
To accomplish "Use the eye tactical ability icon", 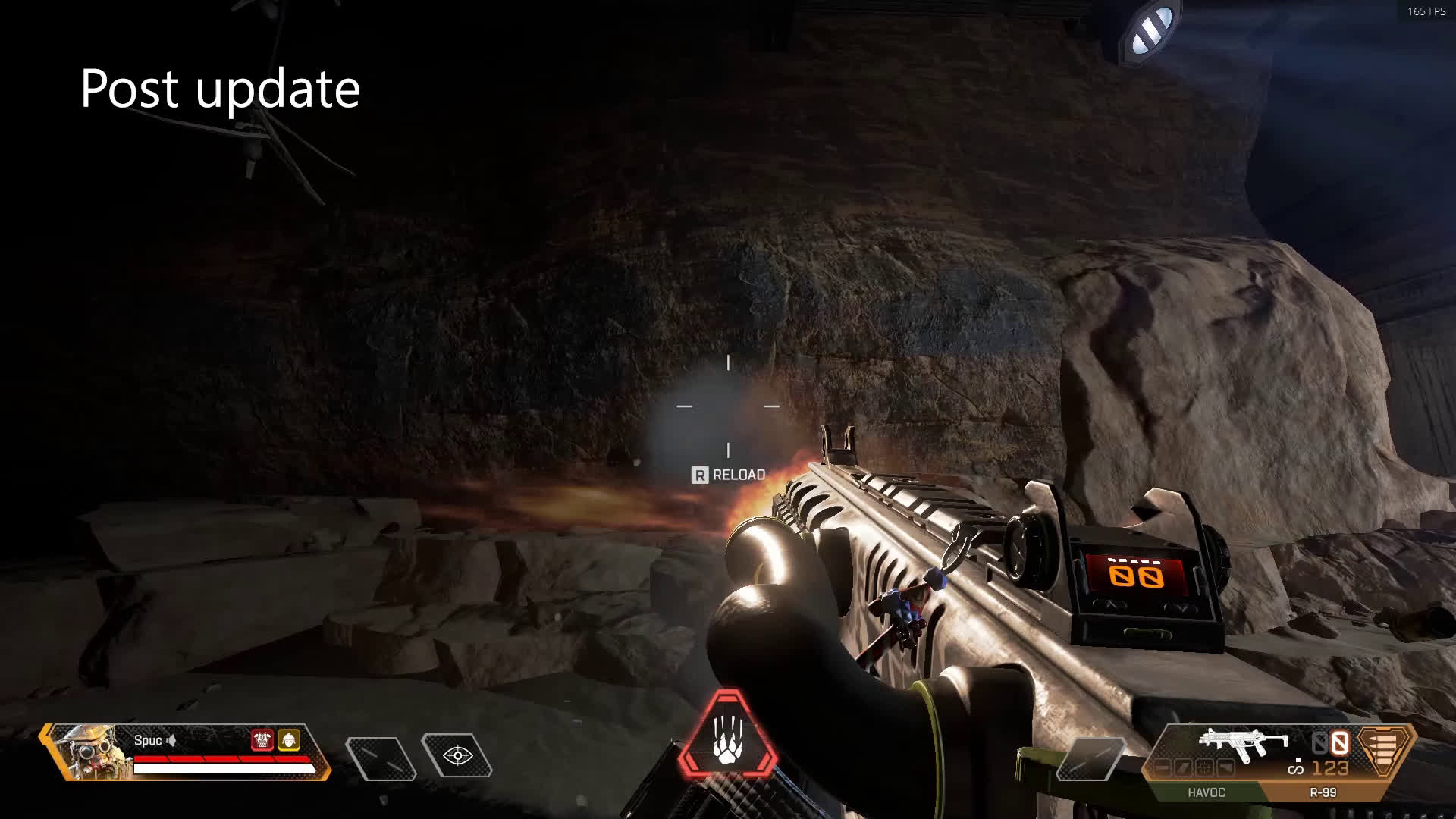I will coord(457,756).
